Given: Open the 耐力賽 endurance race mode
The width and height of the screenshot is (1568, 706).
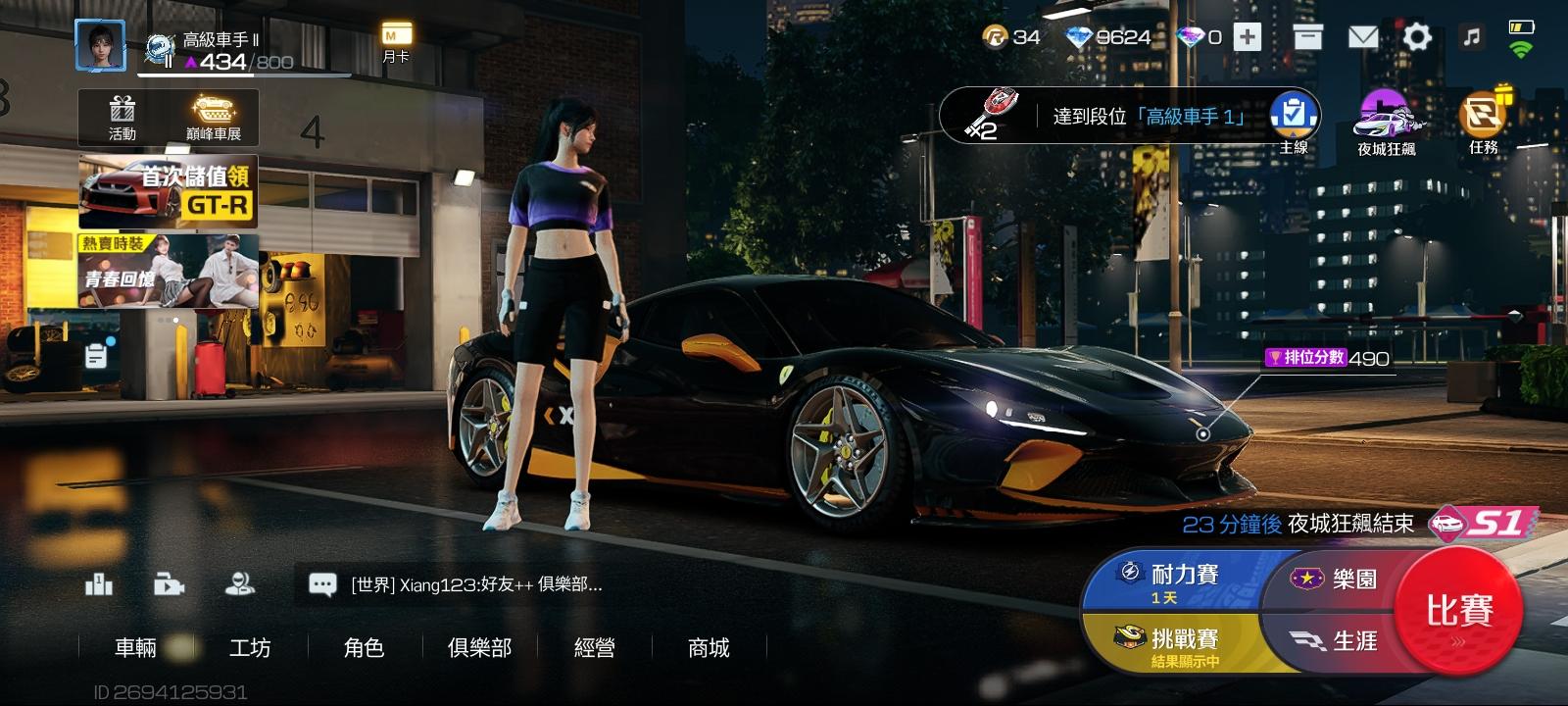Looking at the screenshot, I should point(1171,581).
